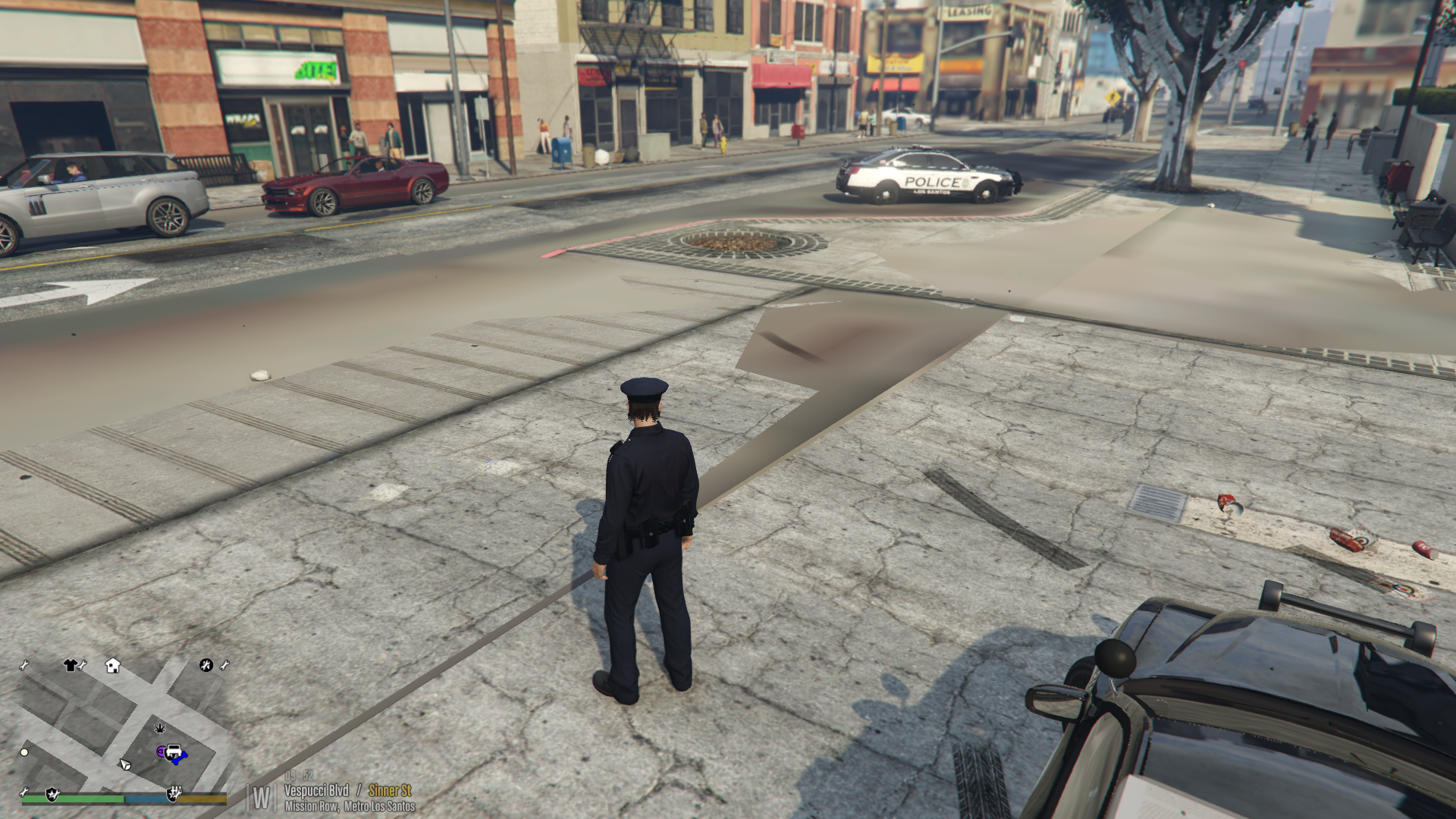Viewport: 1456px width, 819px height.
Task: Select the white house blip on minimap
Action: click(x=112, y=666)
